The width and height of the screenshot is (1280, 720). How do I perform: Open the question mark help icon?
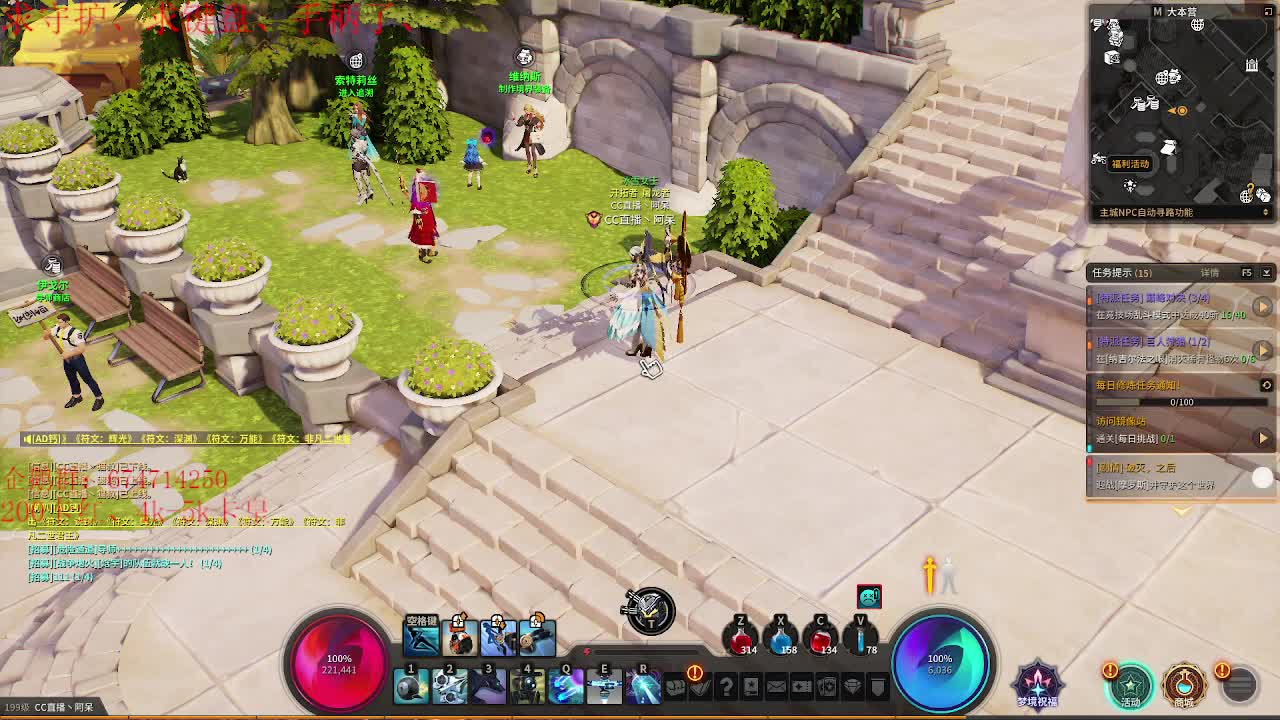coord(726,687)
